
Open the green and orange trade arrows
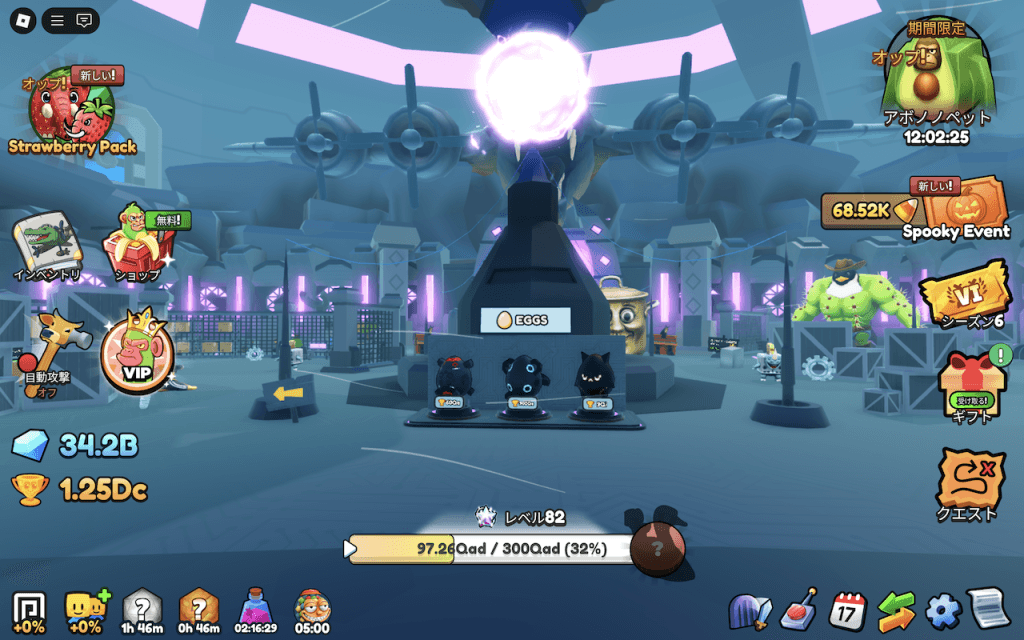pos(896,610)
